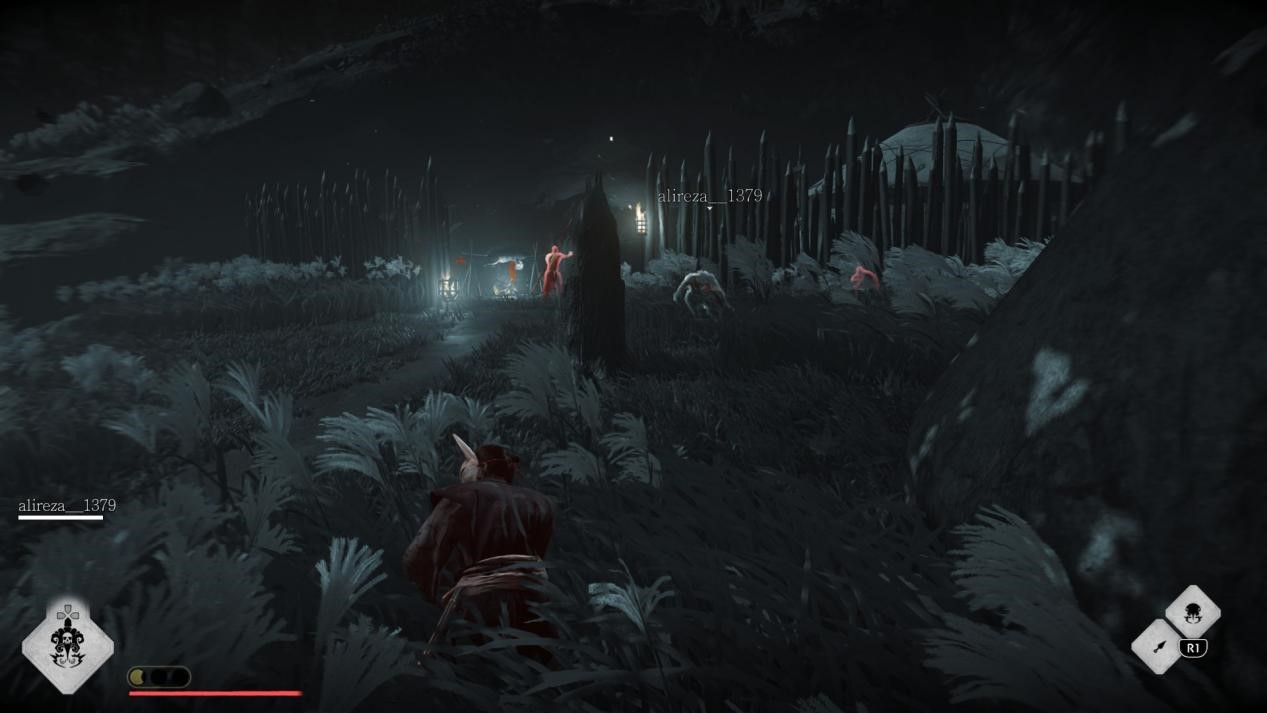Select the kunai ghost weapon icon
This screenshot has height=713, width=1267.
click(1158, 646)
